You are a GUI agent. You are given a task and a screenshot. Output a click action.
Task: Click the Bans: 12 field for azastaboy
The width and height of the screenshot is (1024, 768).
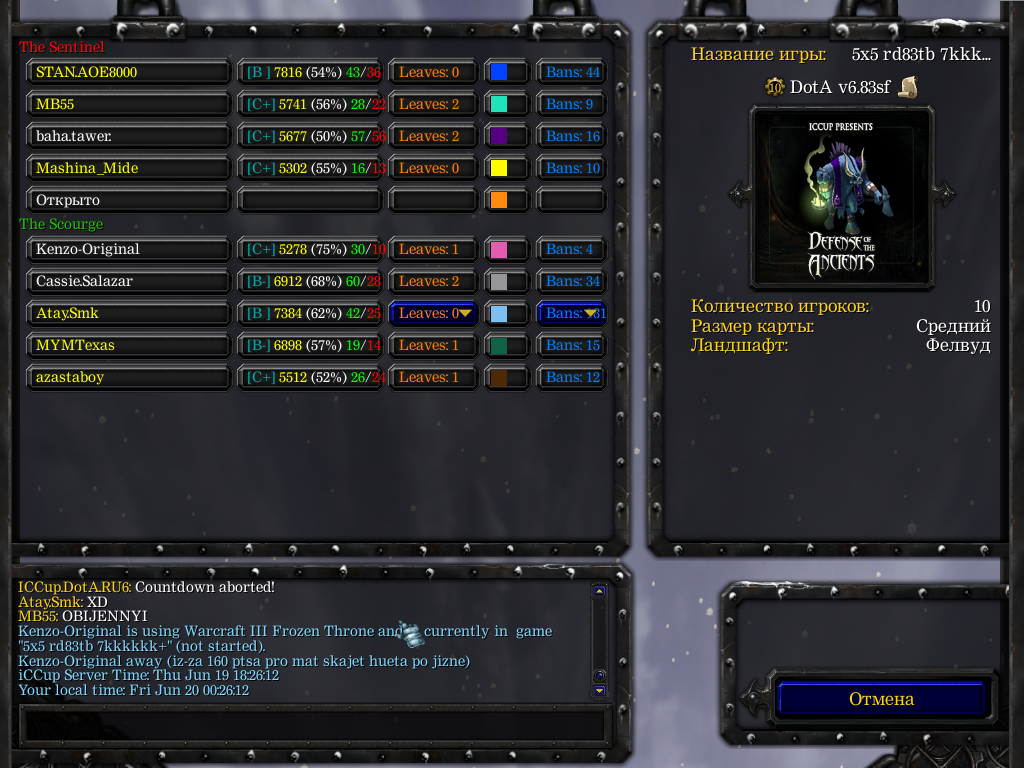coord(572,377)
